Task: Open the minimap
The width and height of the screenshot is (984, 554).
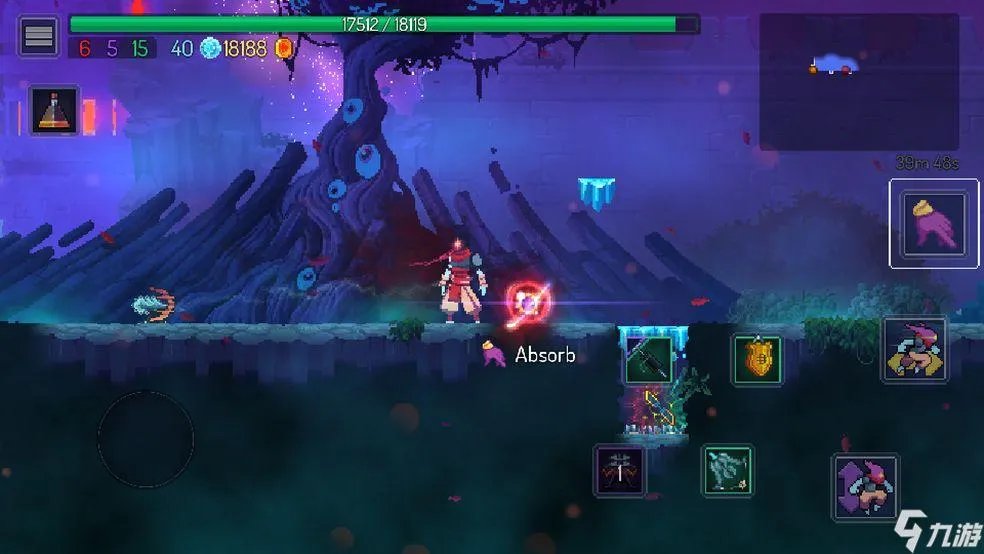Action: [x=859, y=81]
